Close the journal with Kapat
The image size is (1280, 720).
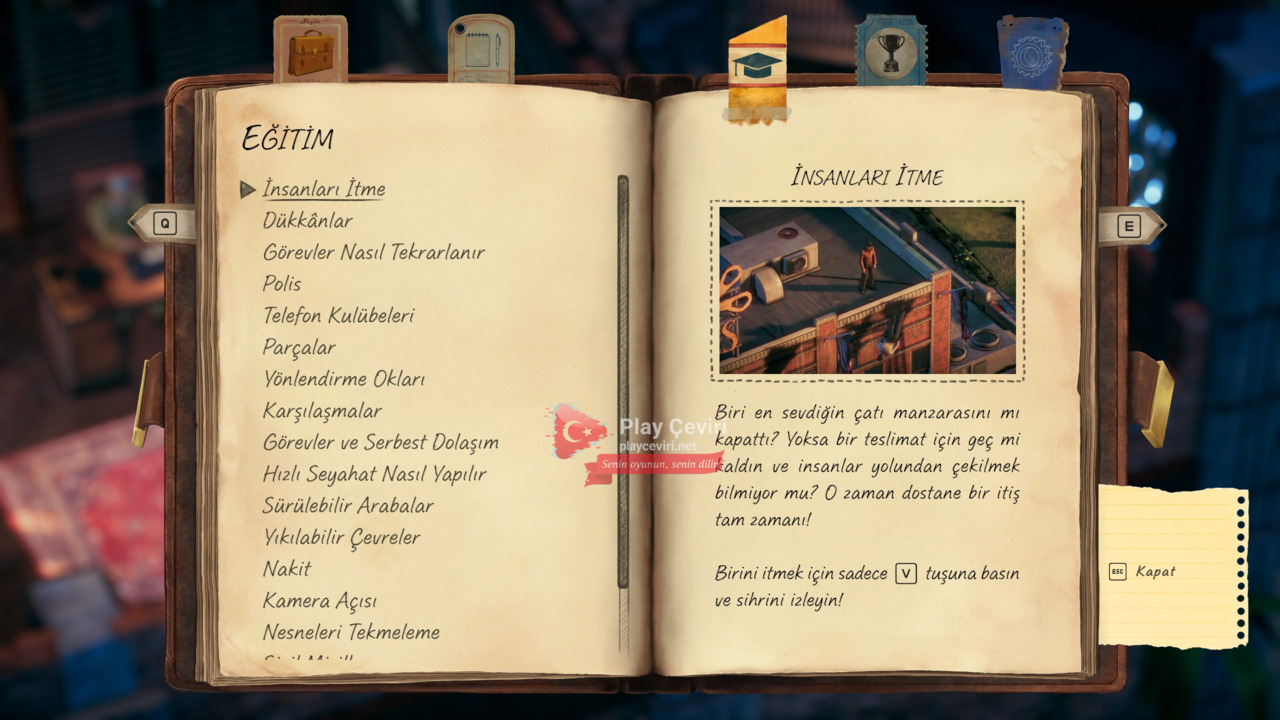(1154, 572)
